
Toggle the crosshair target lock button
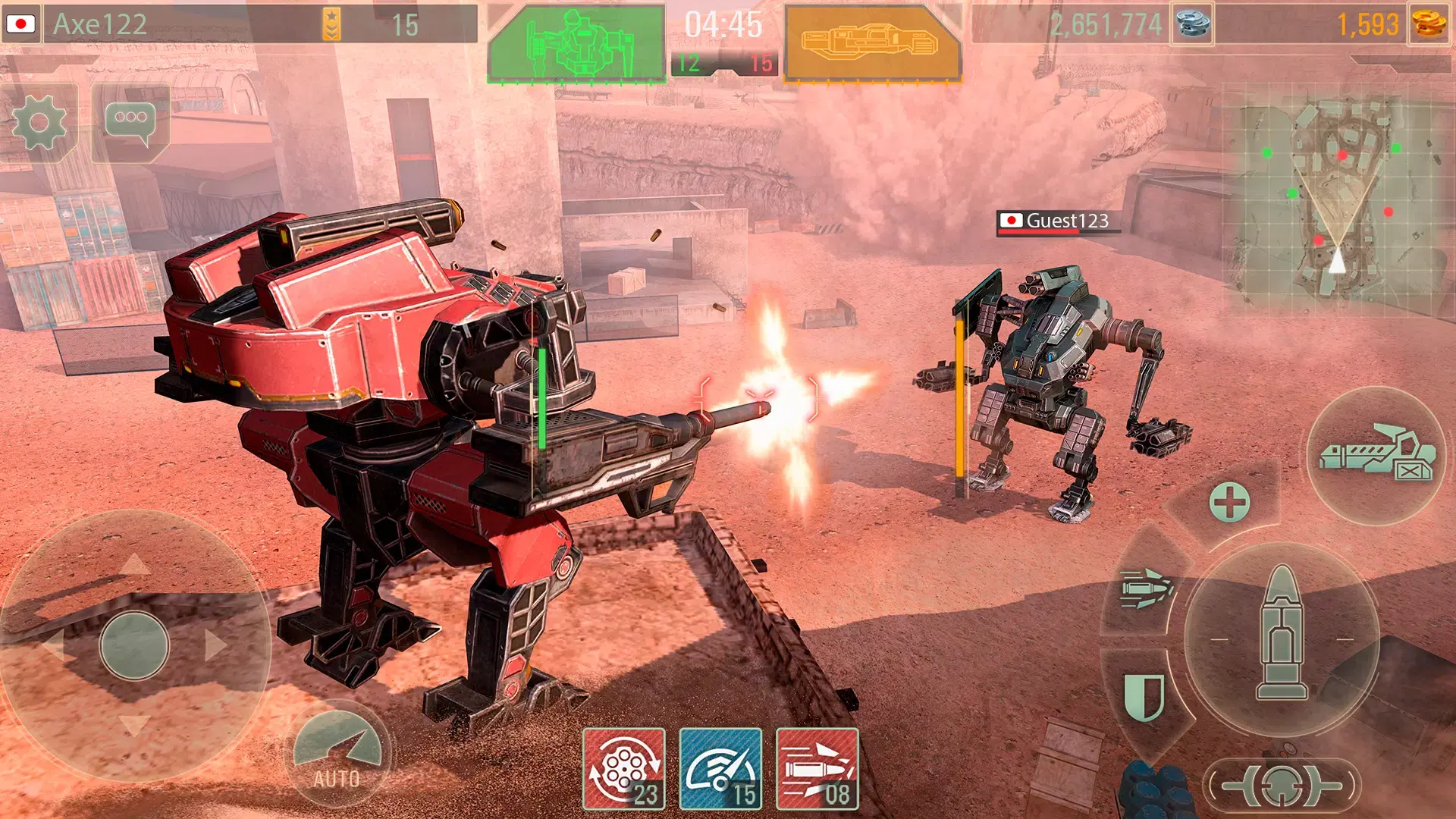1282,786
